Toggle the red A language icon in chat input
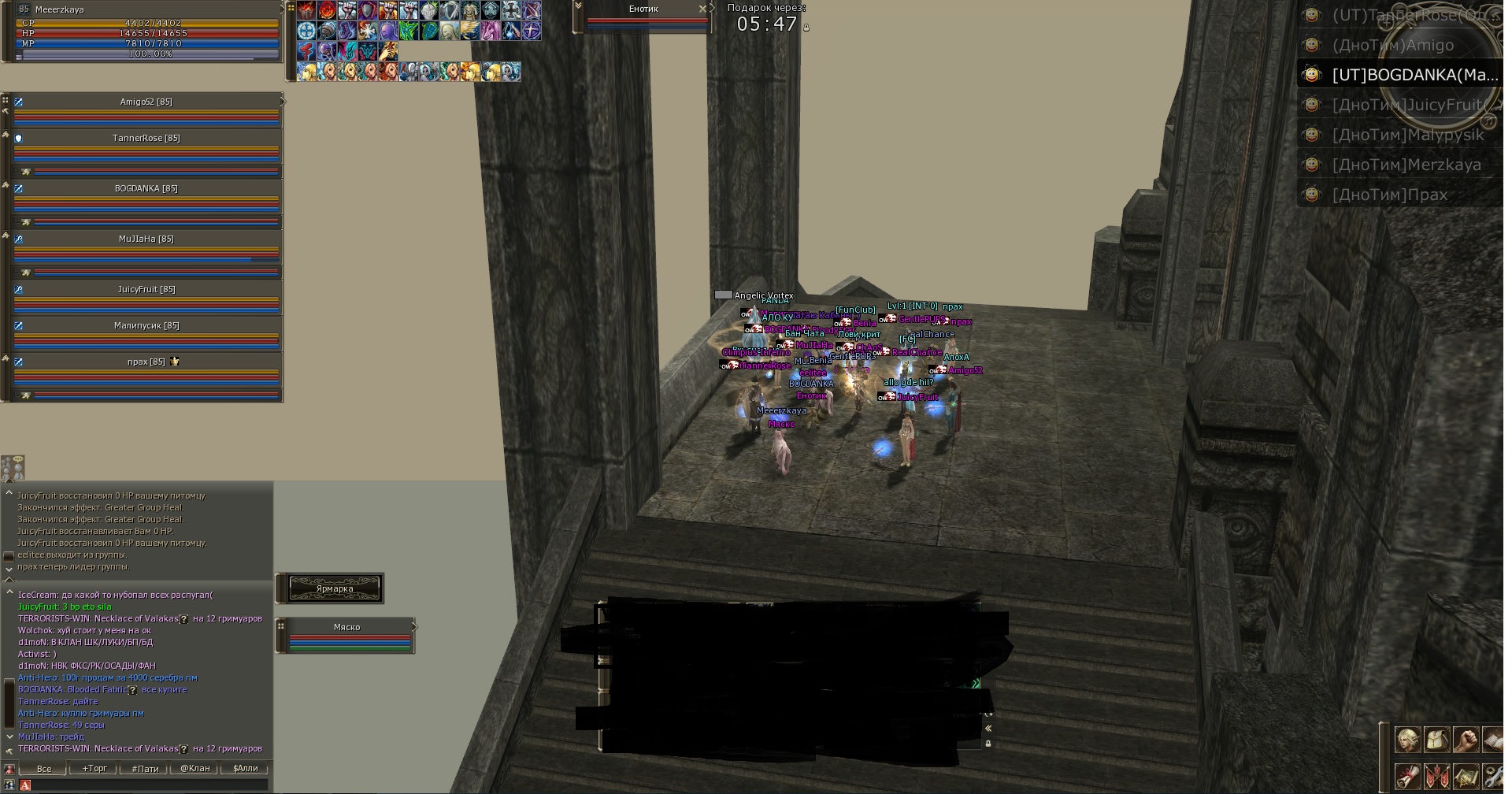This screenshot has height=794, width=1512. pyautogui.click(x=25, y=785)
